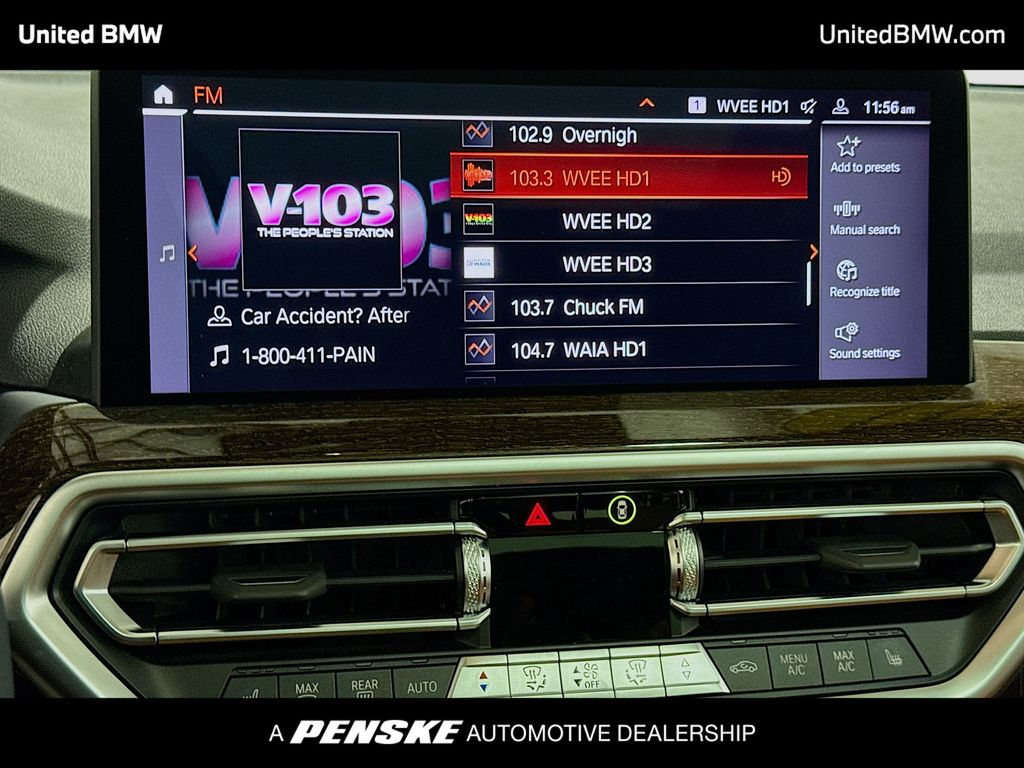Click the FM source label
Viewport: 1024px width, 768px height.
[x=208, y=96]
